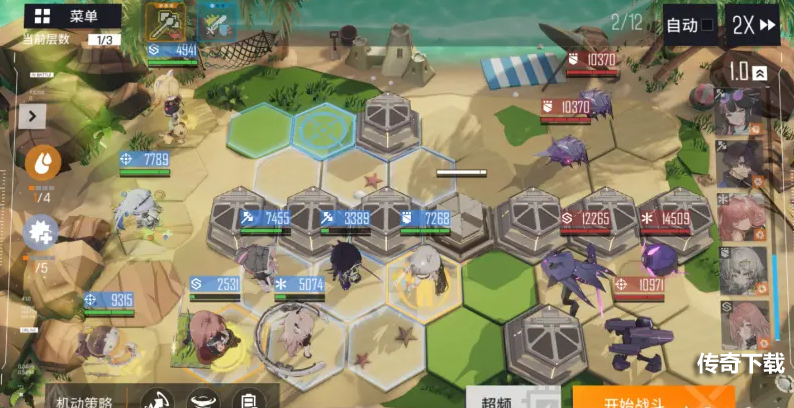Expand the side panel with the arrow button
Viewport: 794px width, 408px height.
(x=31, y=115)
